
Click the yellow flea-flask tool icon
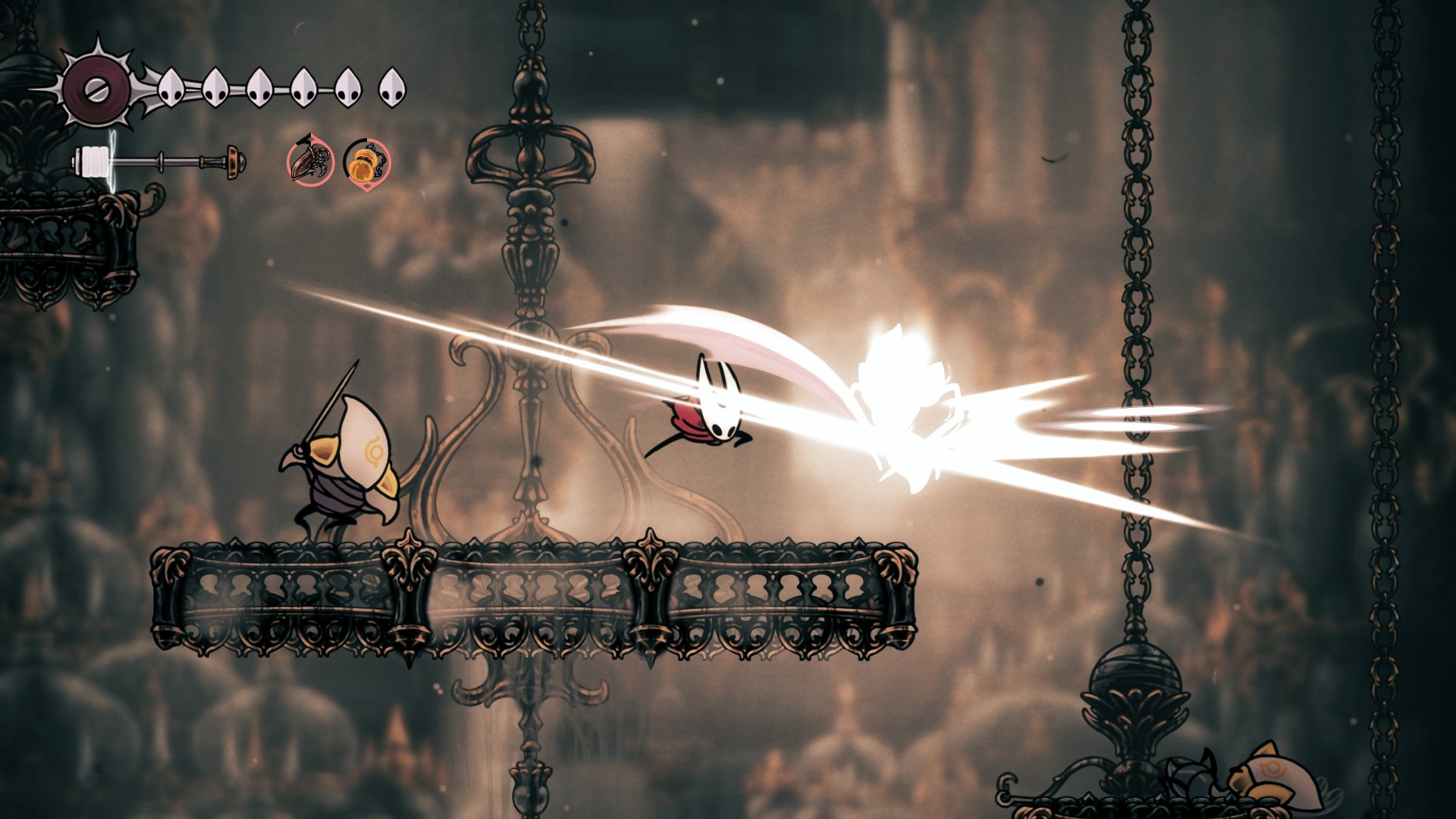pos(364,165)
